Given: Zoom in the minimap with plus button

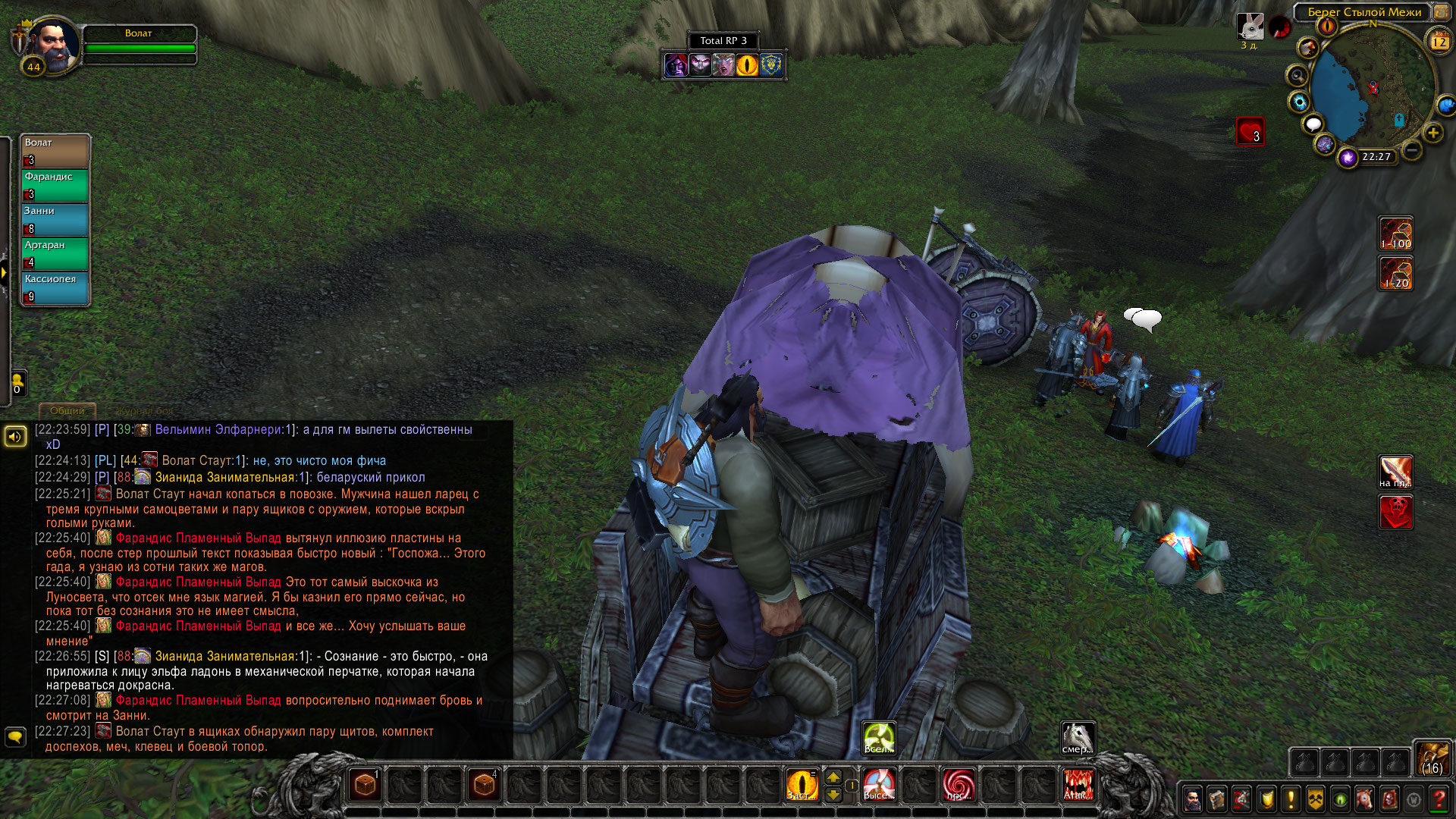Looking at the screenshot, I should 1432,133.
